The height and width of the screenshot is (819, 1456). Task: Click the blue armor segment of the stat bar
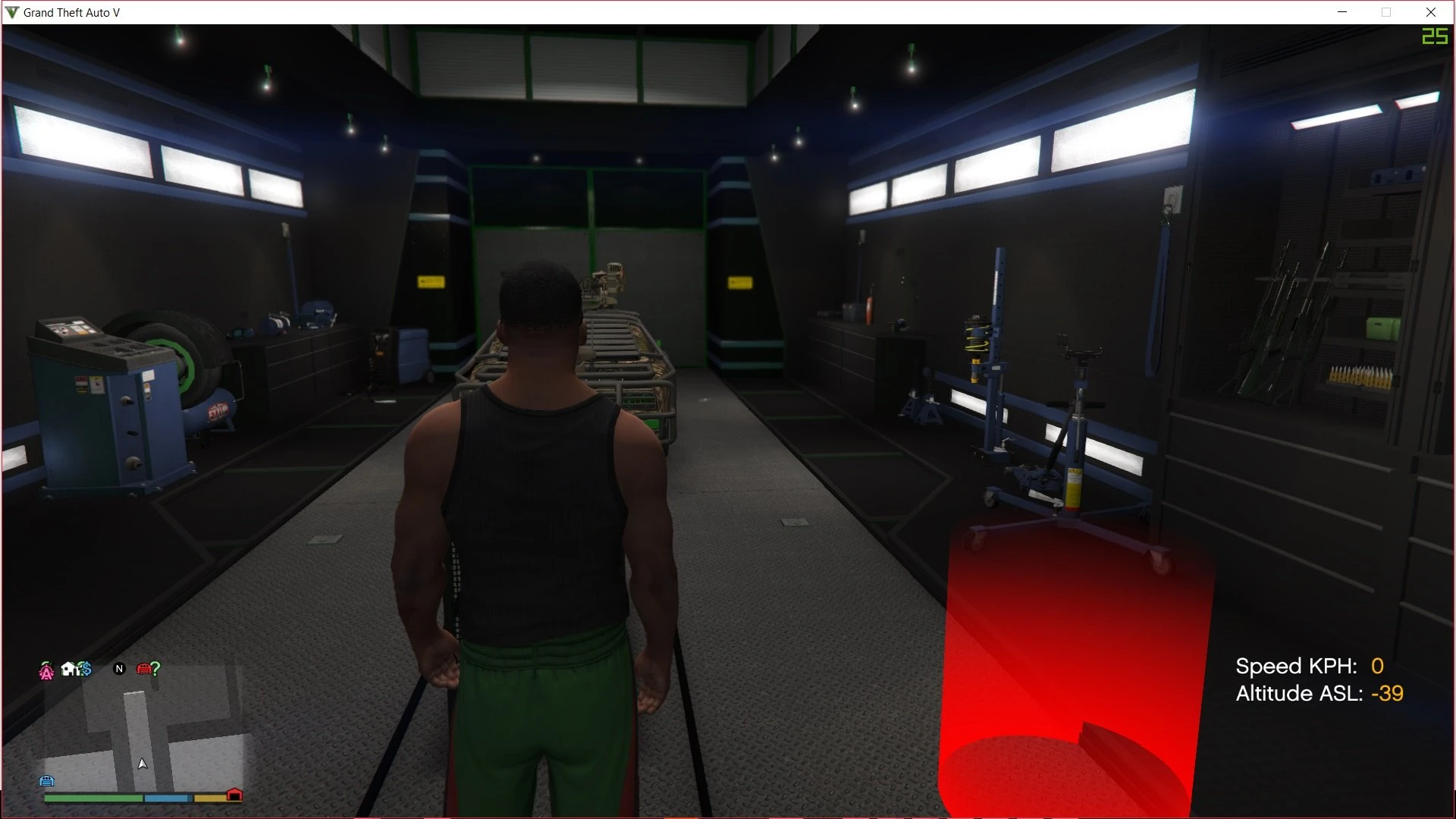click(168, 798)
